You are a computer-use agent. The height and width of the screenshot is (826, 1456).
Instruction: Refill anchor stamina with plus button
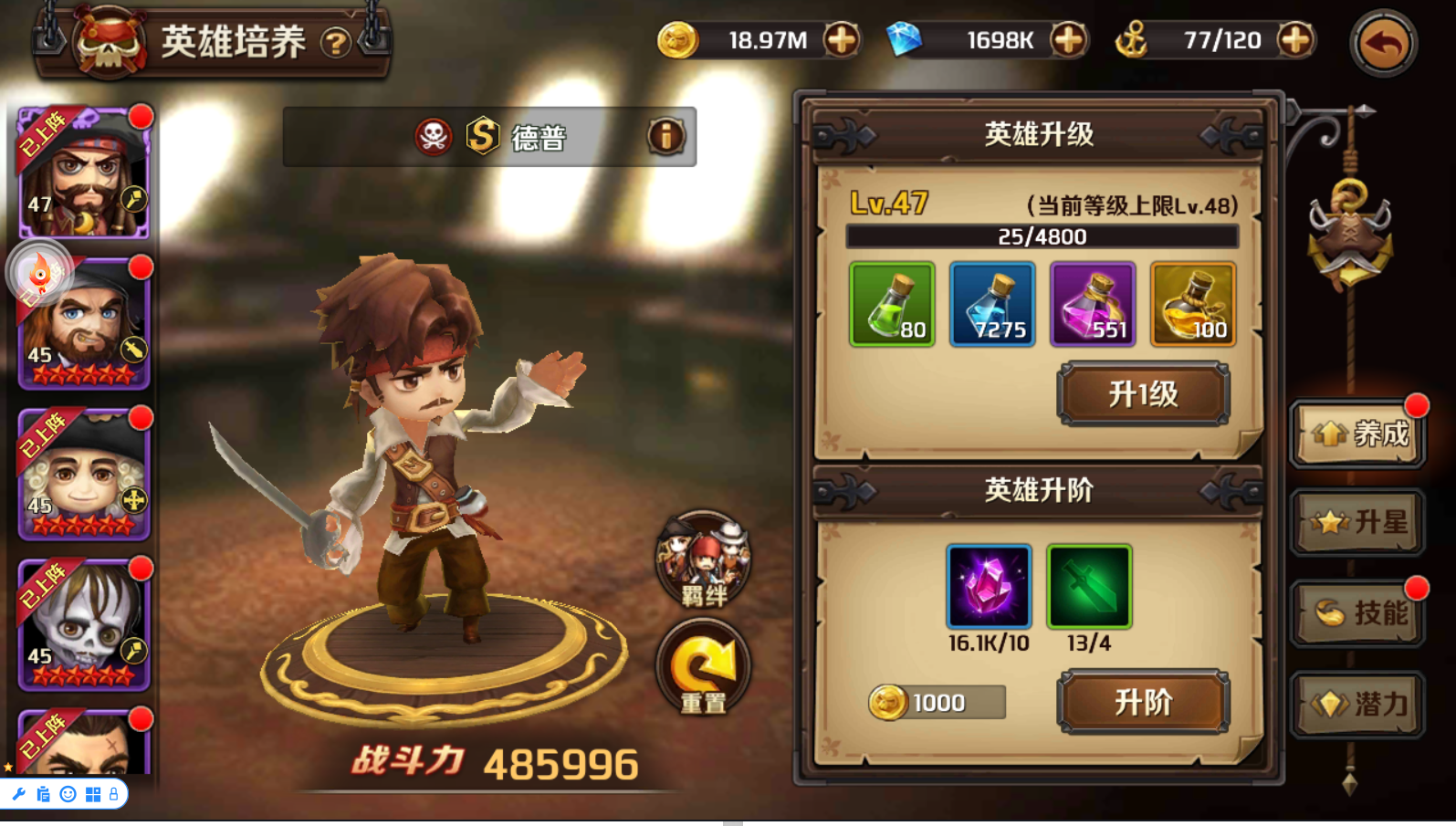(x=1295, y=40)
